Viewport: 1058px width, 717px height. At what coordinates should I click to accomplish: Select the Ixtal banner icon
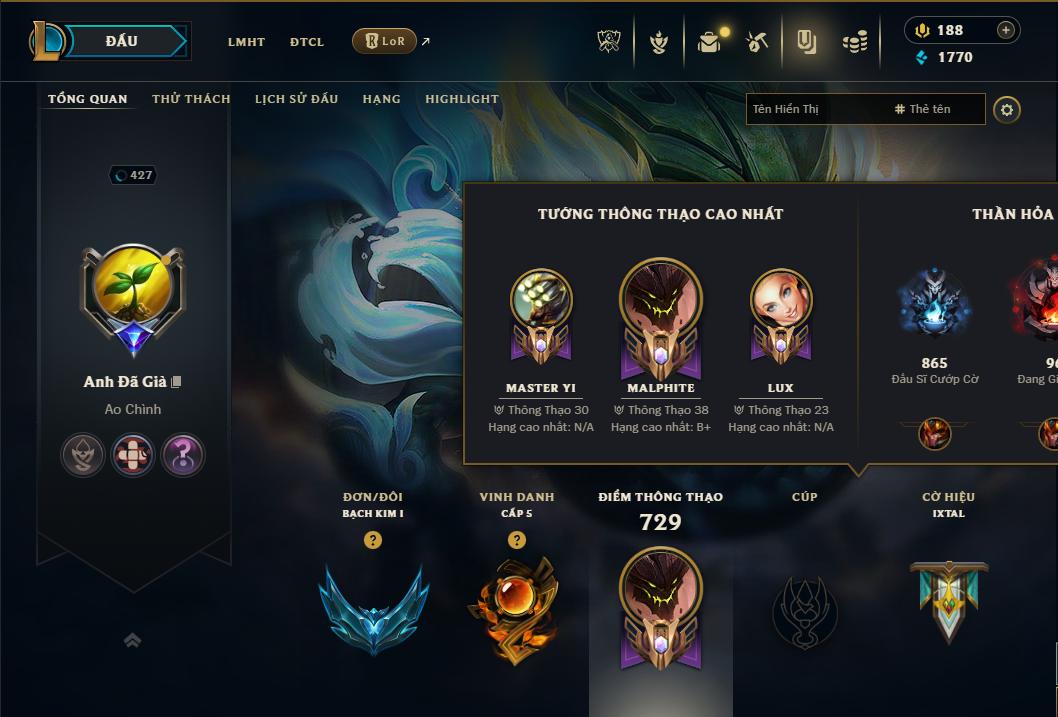coord(948,600)
